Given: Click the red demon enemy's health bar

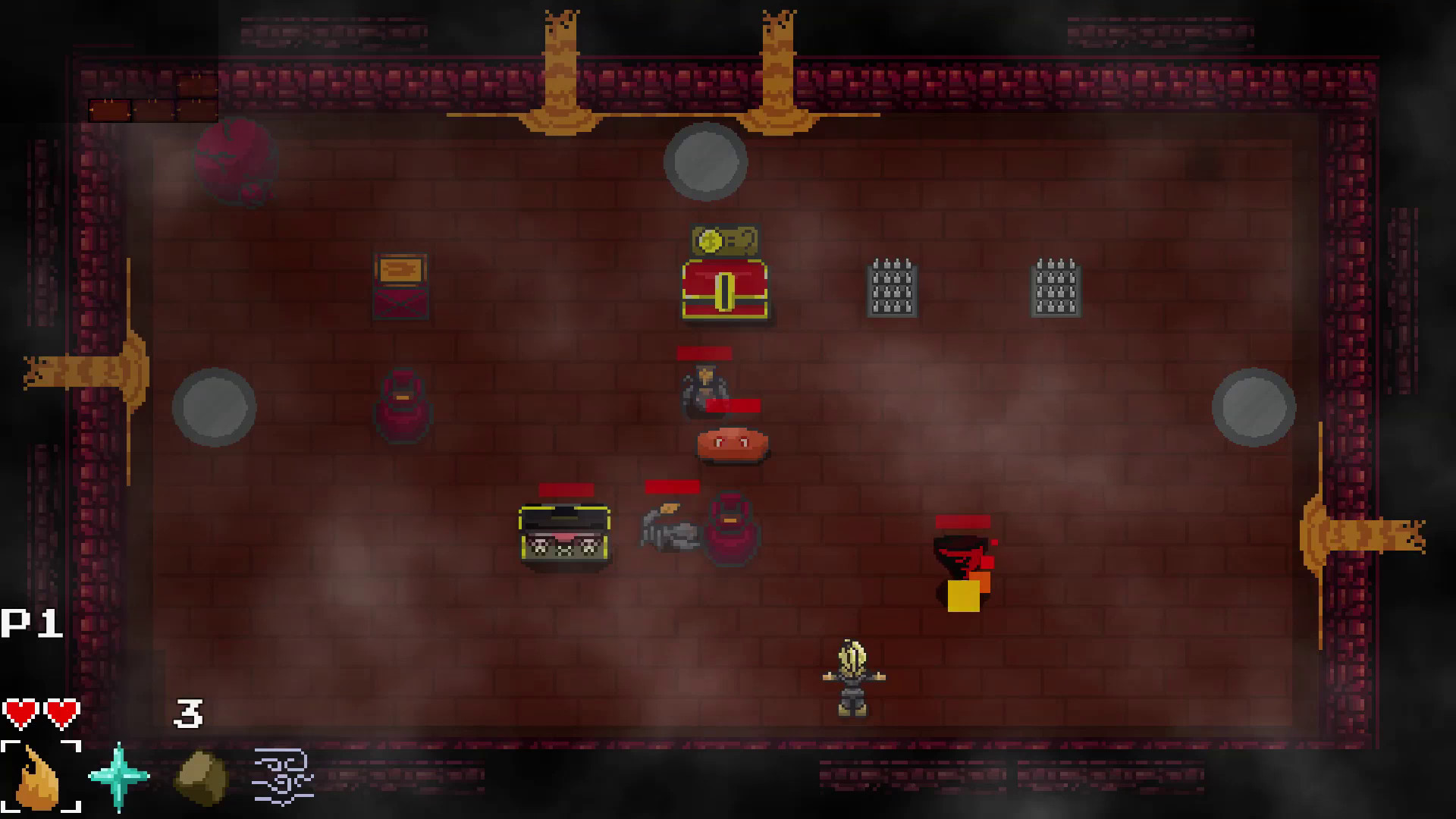Looking at the screenshot, I should [x=962, y=521].
